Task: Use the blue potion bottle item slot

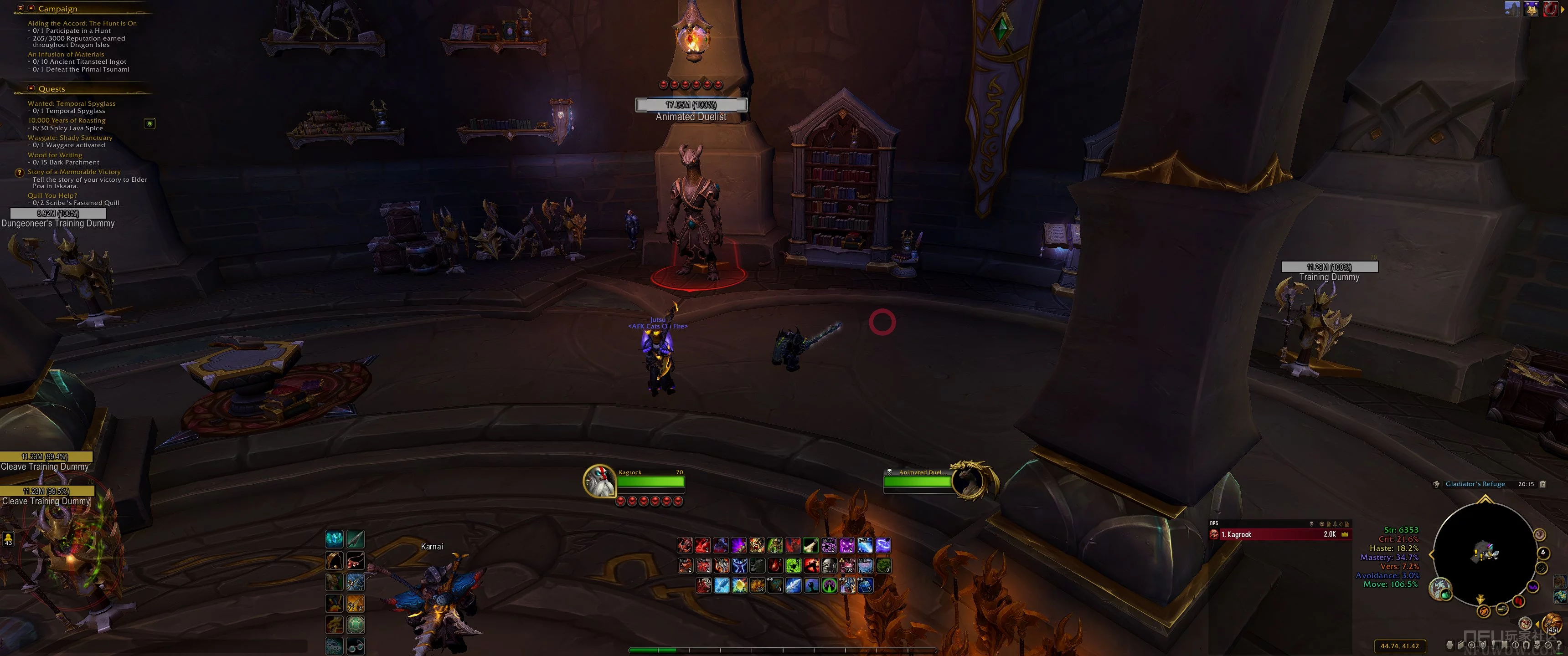Action: (x=865, y=585)
